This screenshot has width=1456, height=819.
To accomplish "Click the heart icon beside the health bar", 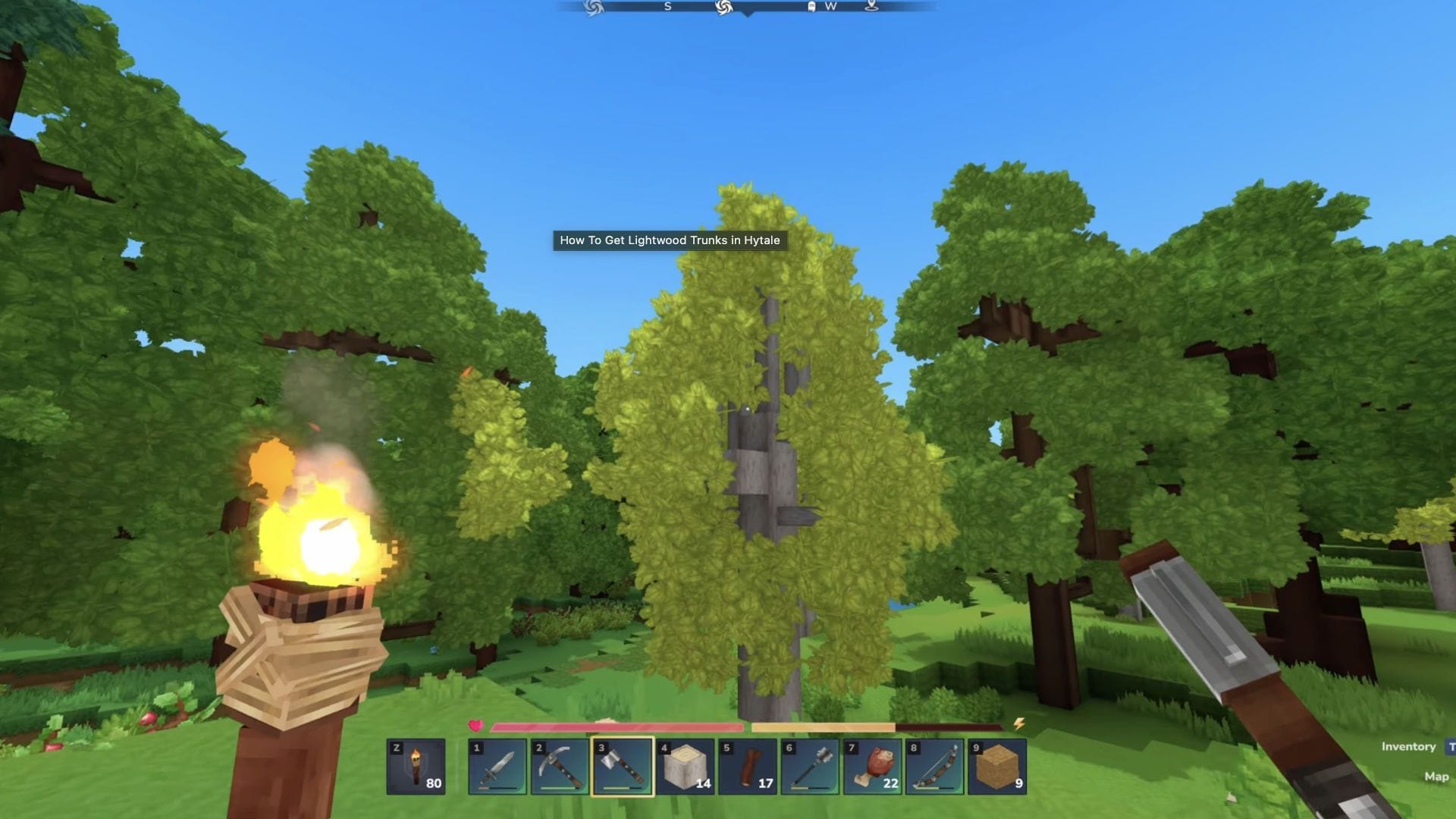I will (476, 726).
